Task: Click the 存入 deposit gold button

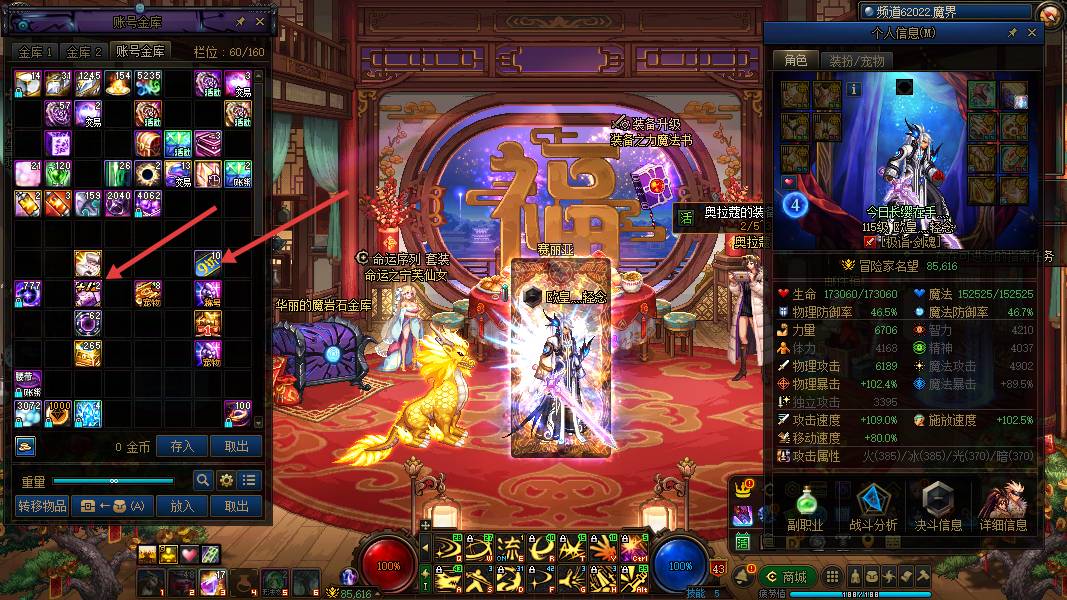Action: click(x=182, y=446)
